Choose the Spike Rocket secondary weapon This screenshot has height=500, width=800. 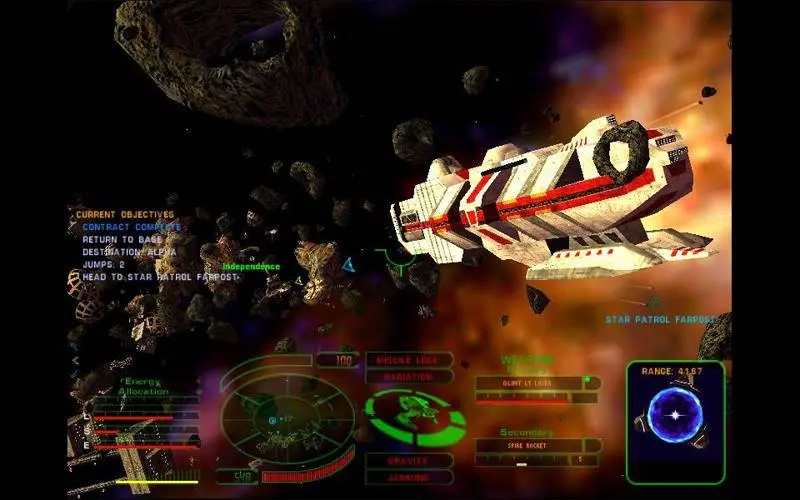(528, 446)
